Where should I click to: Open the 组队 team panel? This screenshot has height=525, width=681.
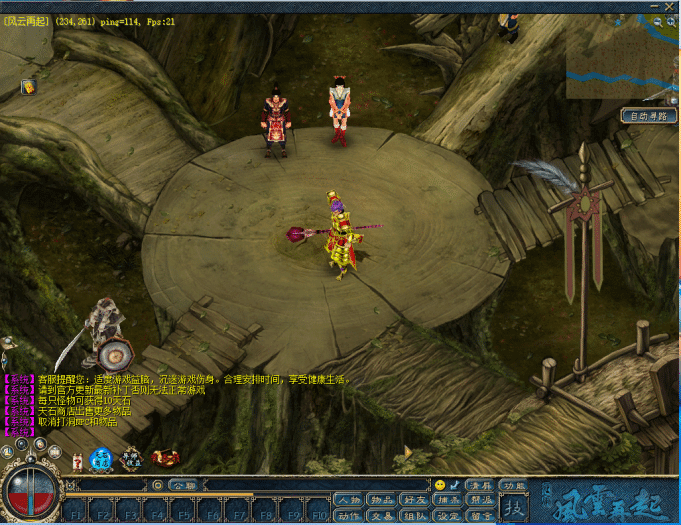[413, 516]
